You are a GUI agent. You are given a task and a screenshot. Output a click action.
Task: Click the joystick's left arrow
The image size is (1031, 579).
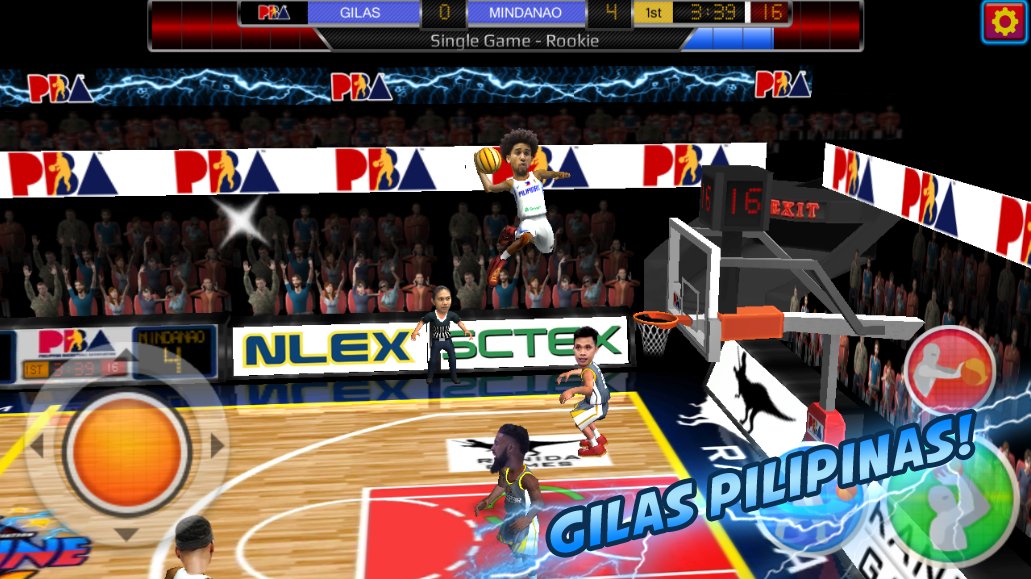[x=37, y=446]
